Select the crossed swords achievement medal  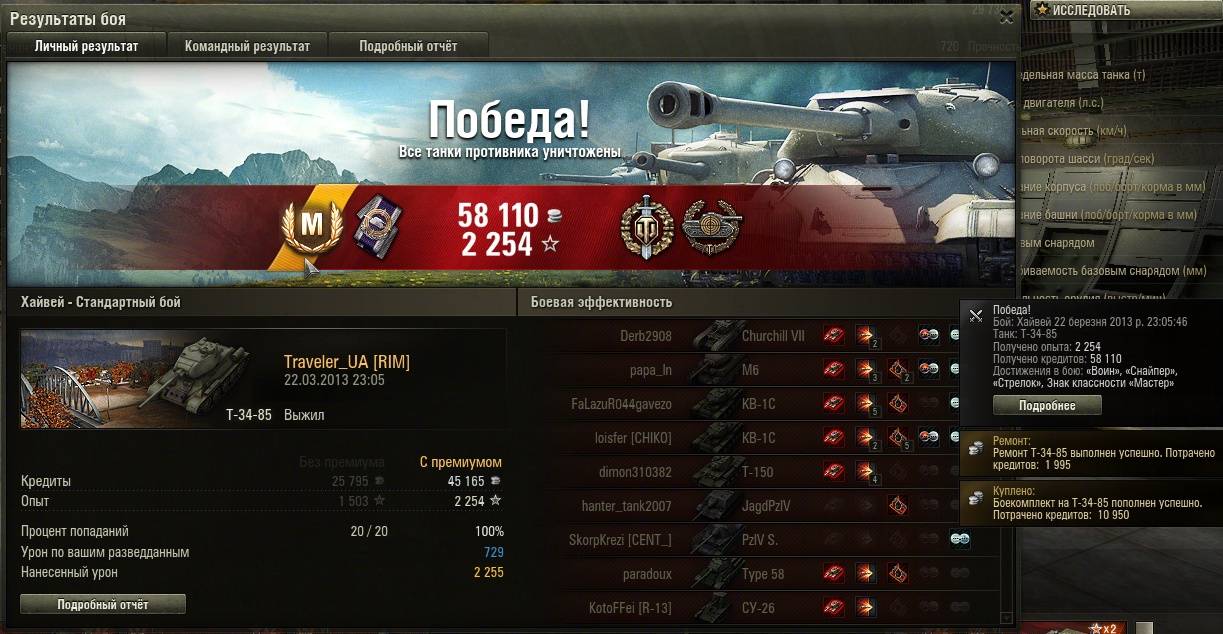click(646, 226)
